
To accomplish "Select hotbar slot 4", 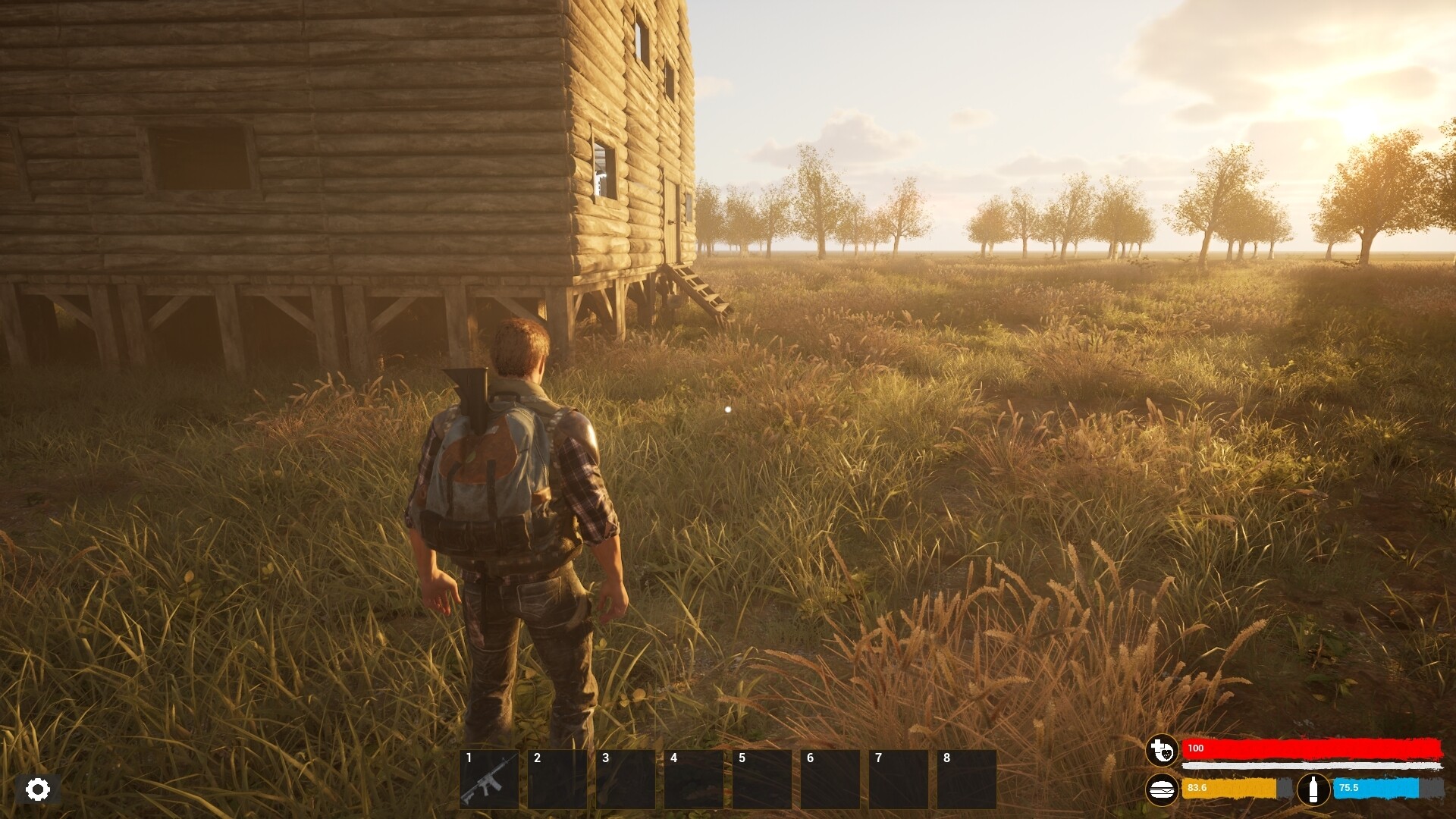I will point(695,779).
